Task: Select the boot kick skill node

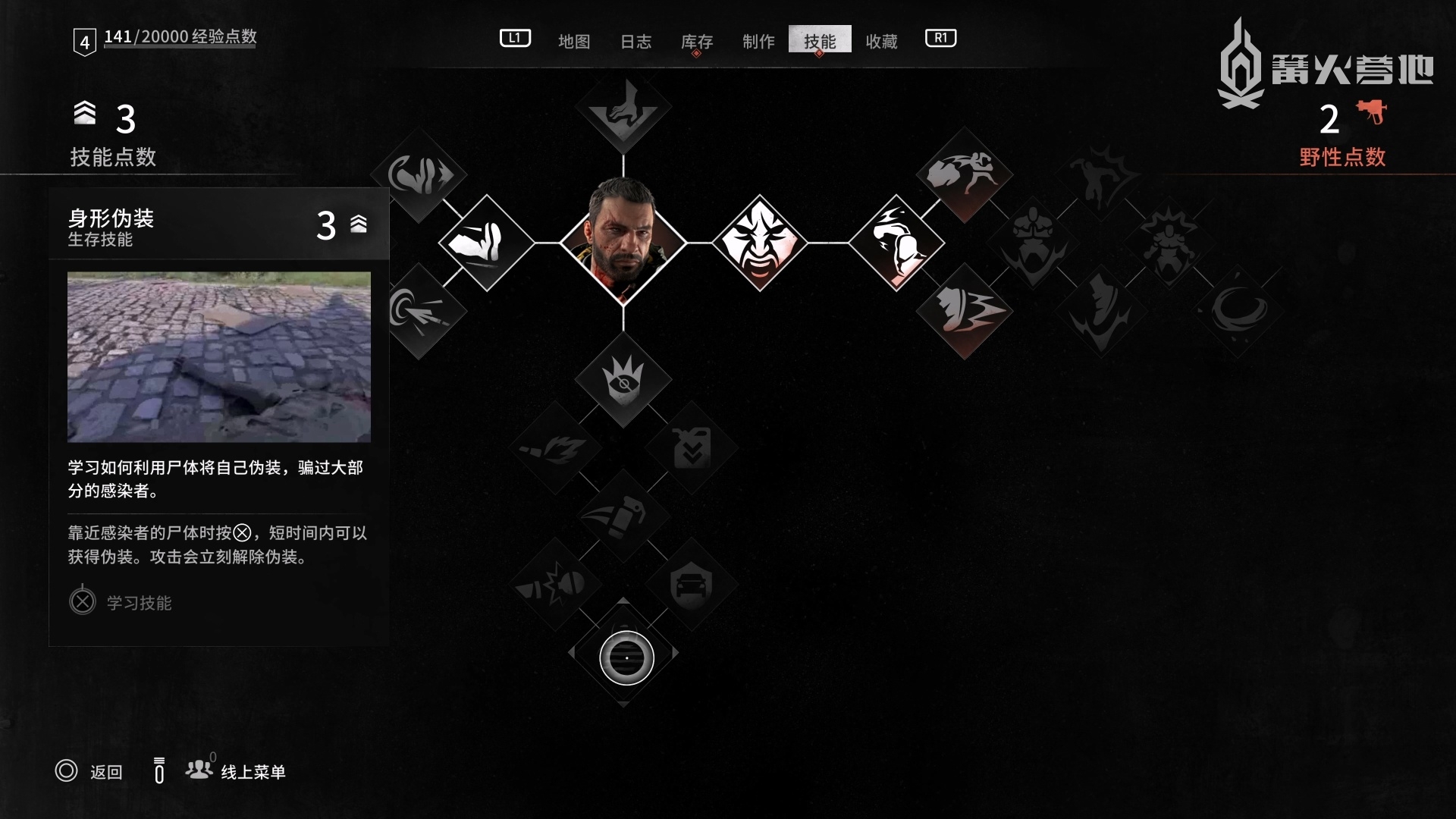Action: [487, 243]
